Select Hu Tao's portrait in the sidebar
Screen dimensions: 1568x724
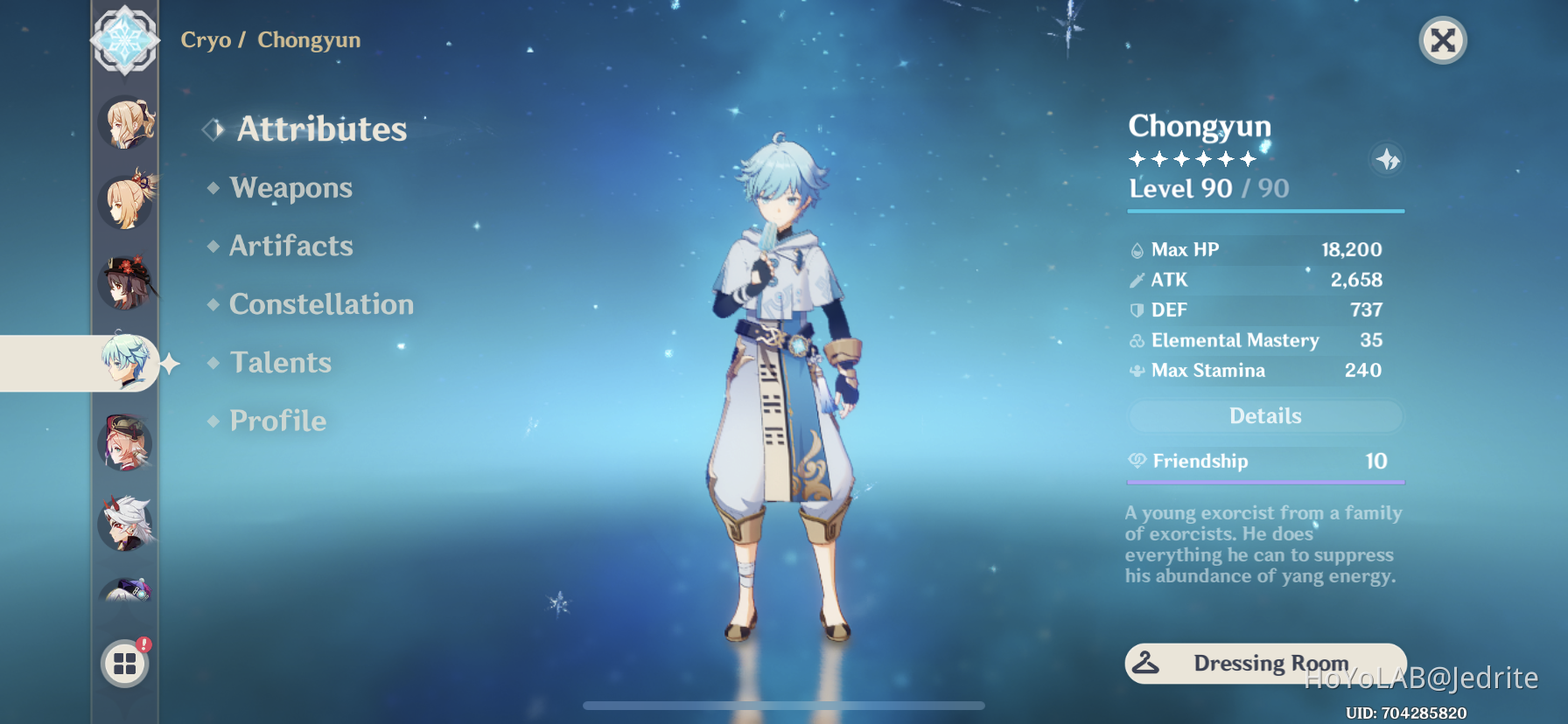(x=125, y=282)
